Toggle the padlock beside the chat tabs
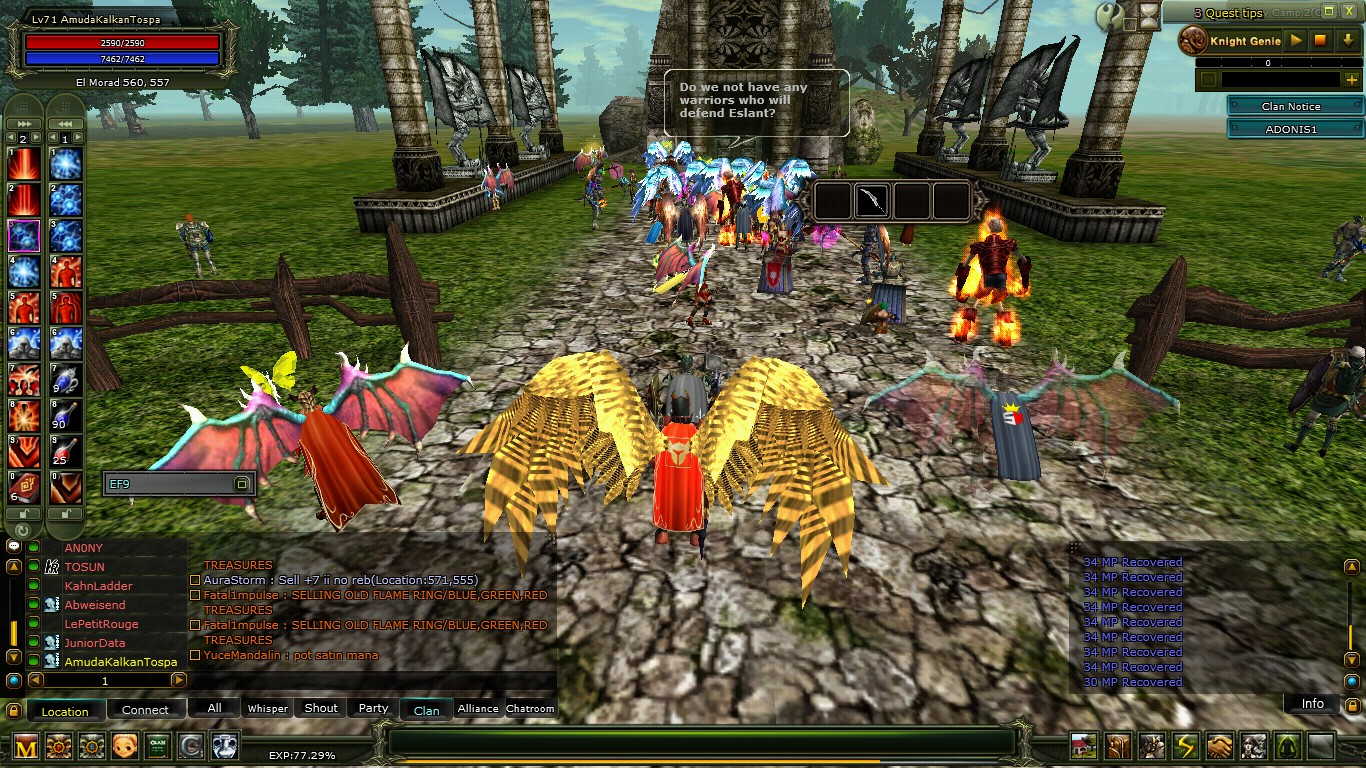The width and height of the screenshot is (1366, 768). pos(13,710)
